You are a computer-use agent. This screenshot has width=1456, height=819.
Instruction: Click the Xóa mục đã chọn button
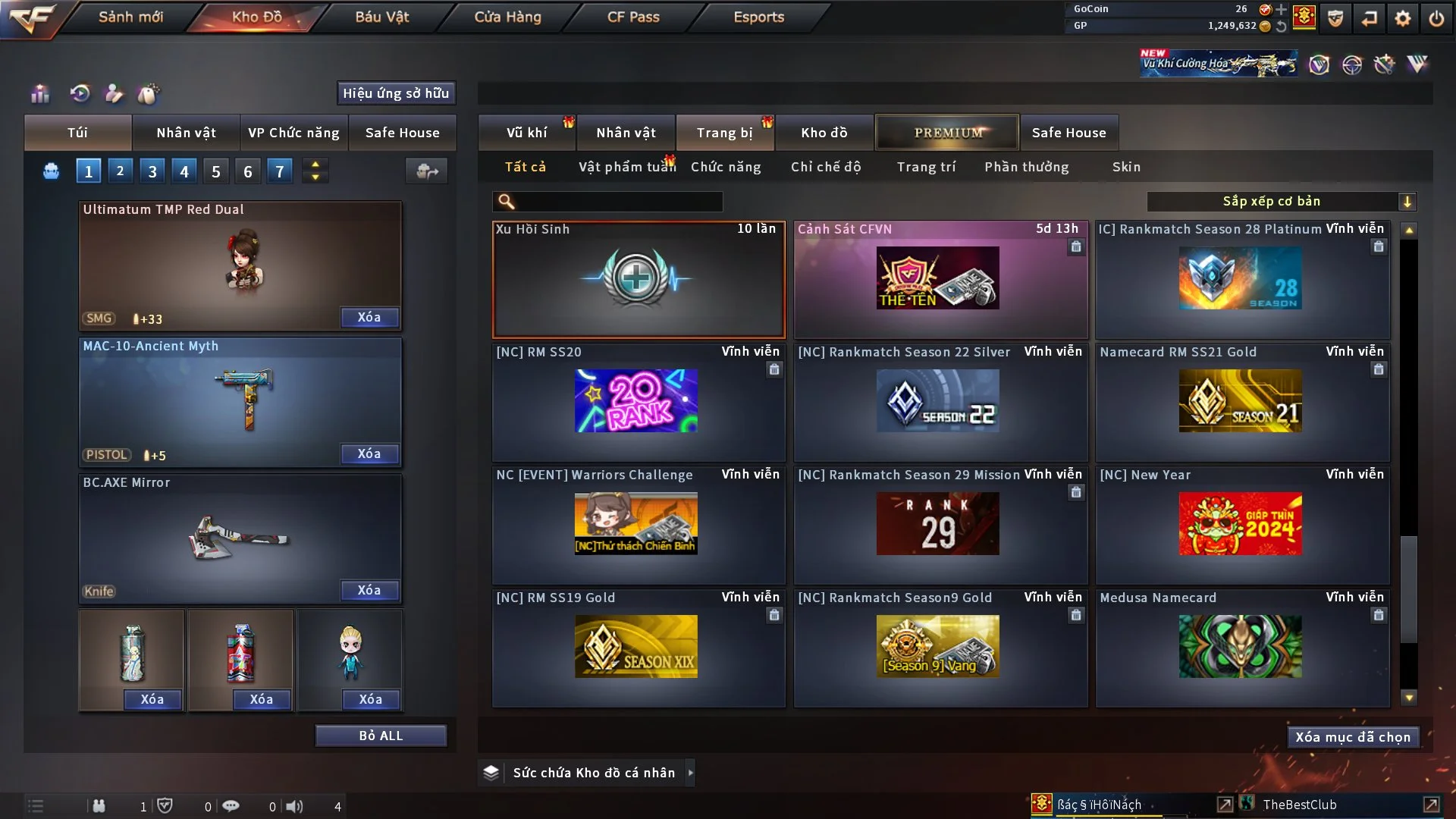click(x=1352, y=736)
